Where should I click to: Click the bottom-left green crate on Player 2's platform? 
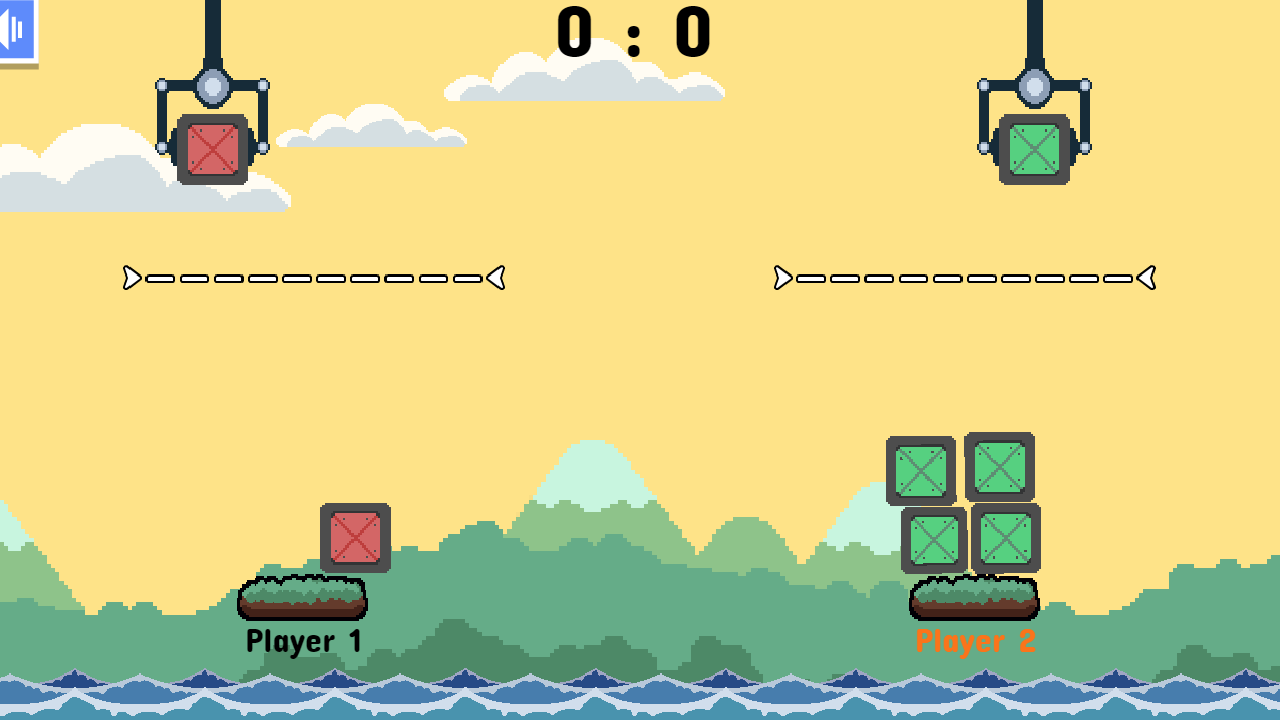pyautogui.click(x=935, y=540)
